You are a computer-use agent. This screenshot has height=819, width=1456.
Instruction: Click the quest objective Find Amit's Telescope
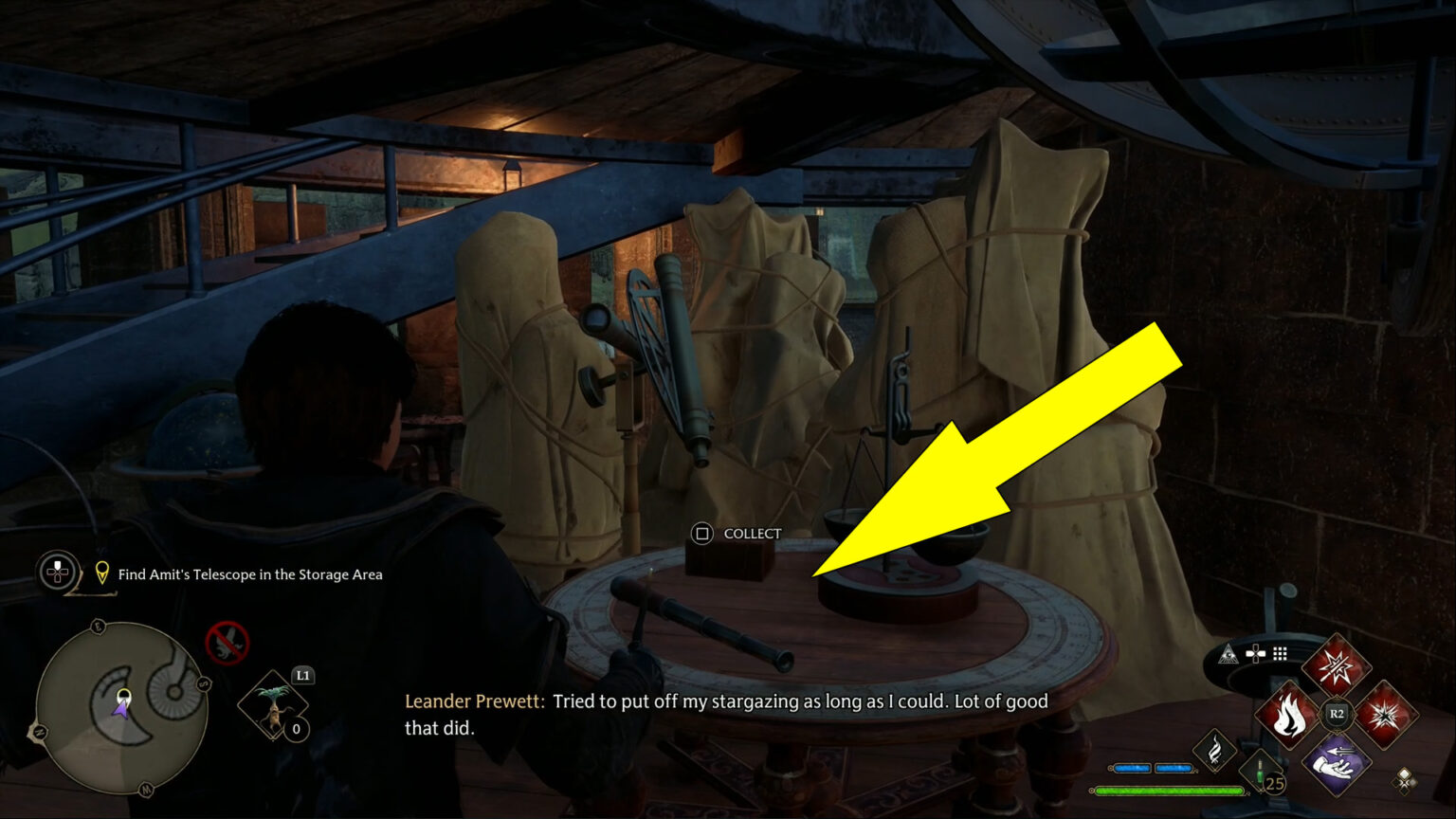250,574
